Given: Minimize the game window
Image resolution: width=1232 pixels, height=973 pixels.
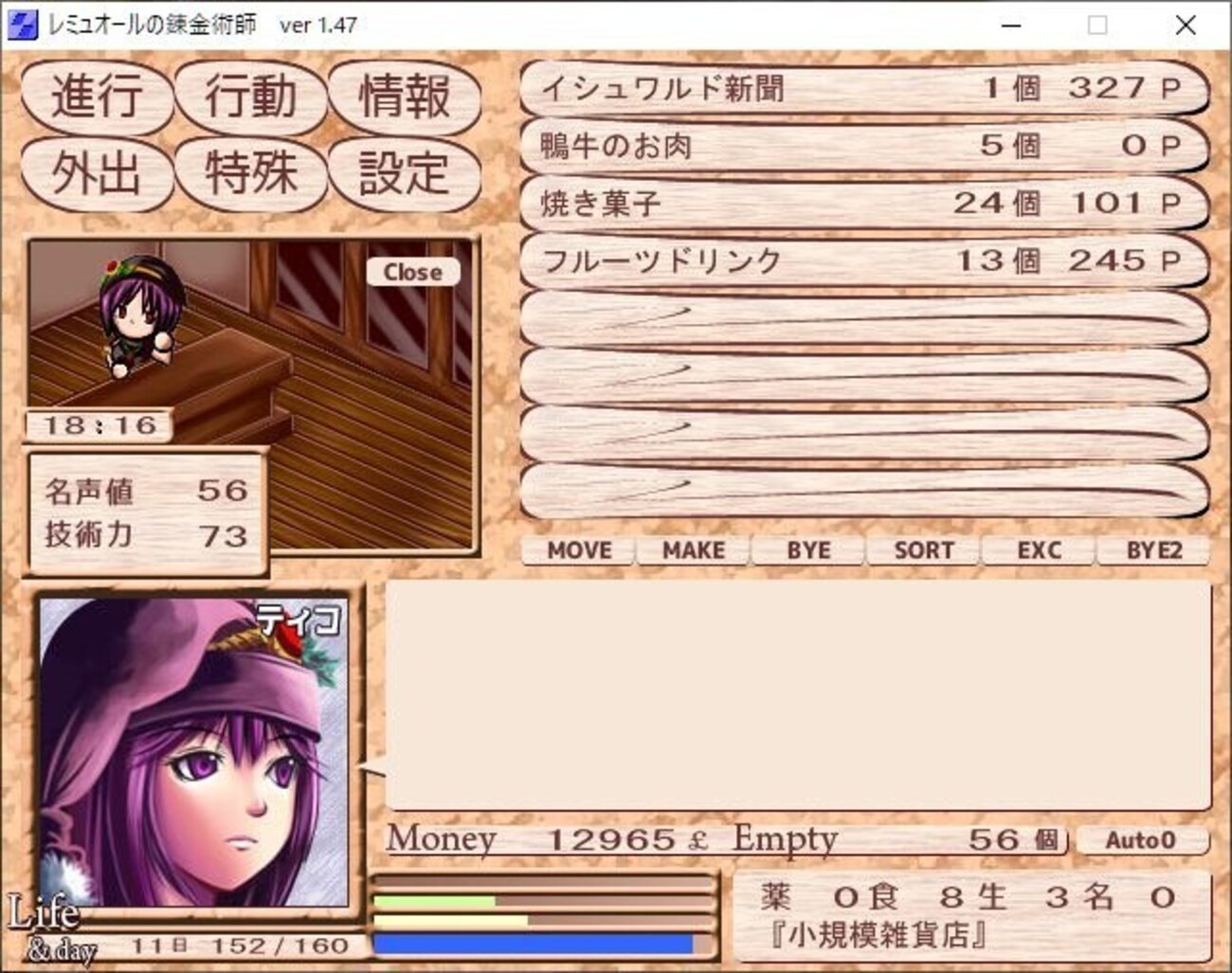Looking at the screenshot, I should pyautogui.click(x=1011, y=26).
